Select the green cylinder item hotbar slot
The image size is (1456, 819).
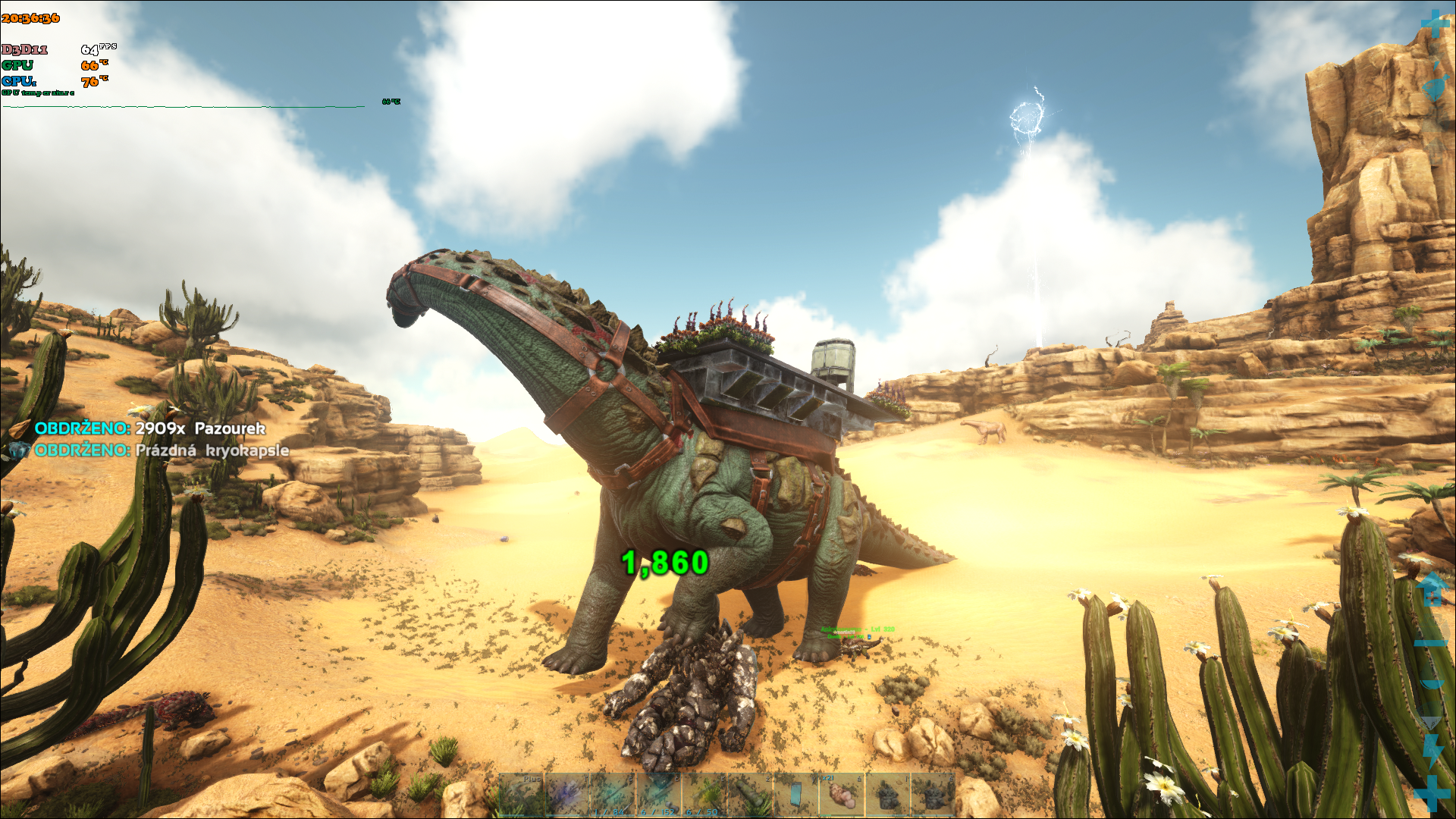(x=749, y=795)
